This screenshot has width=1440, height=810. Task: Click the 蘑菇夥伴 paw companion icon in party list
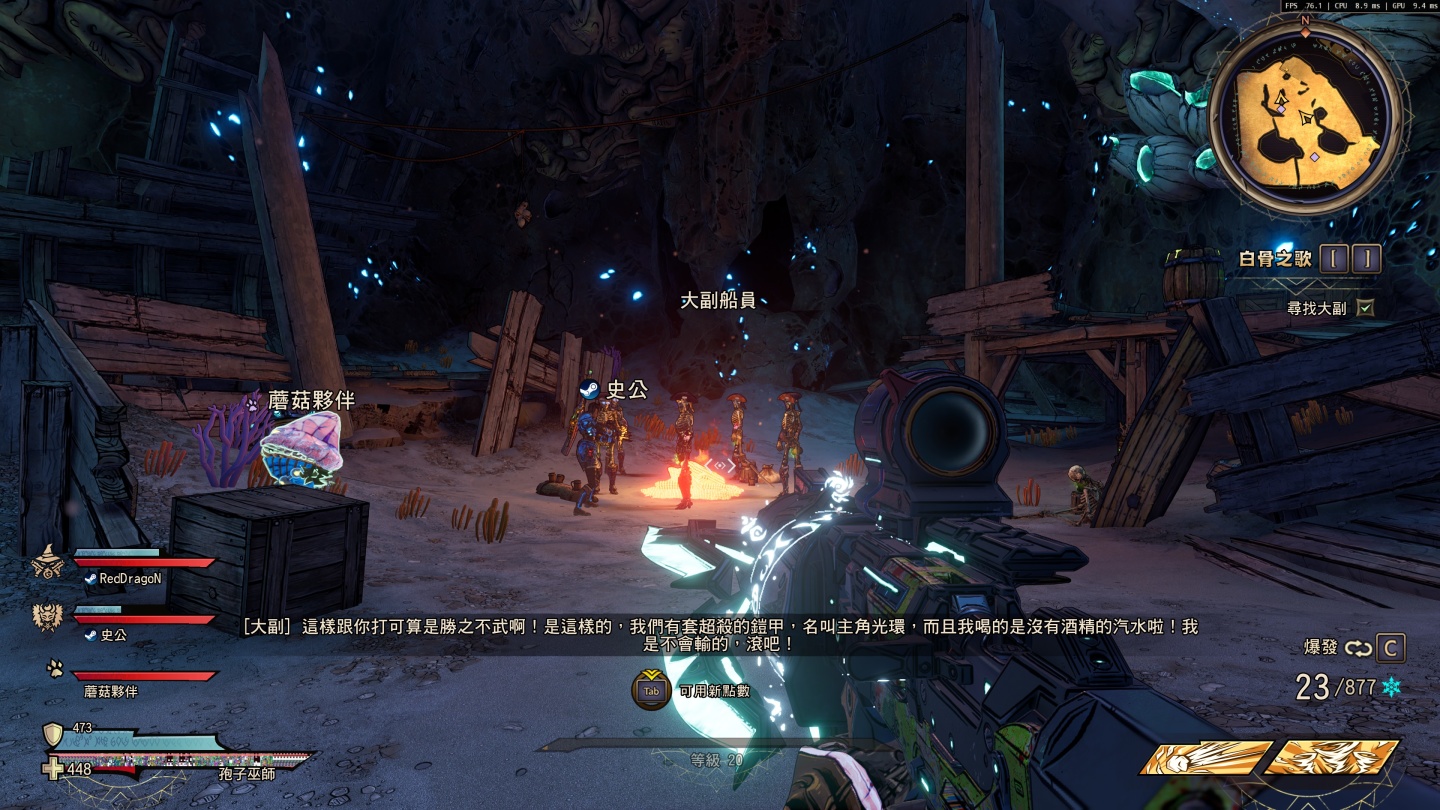tap(55, 669)
